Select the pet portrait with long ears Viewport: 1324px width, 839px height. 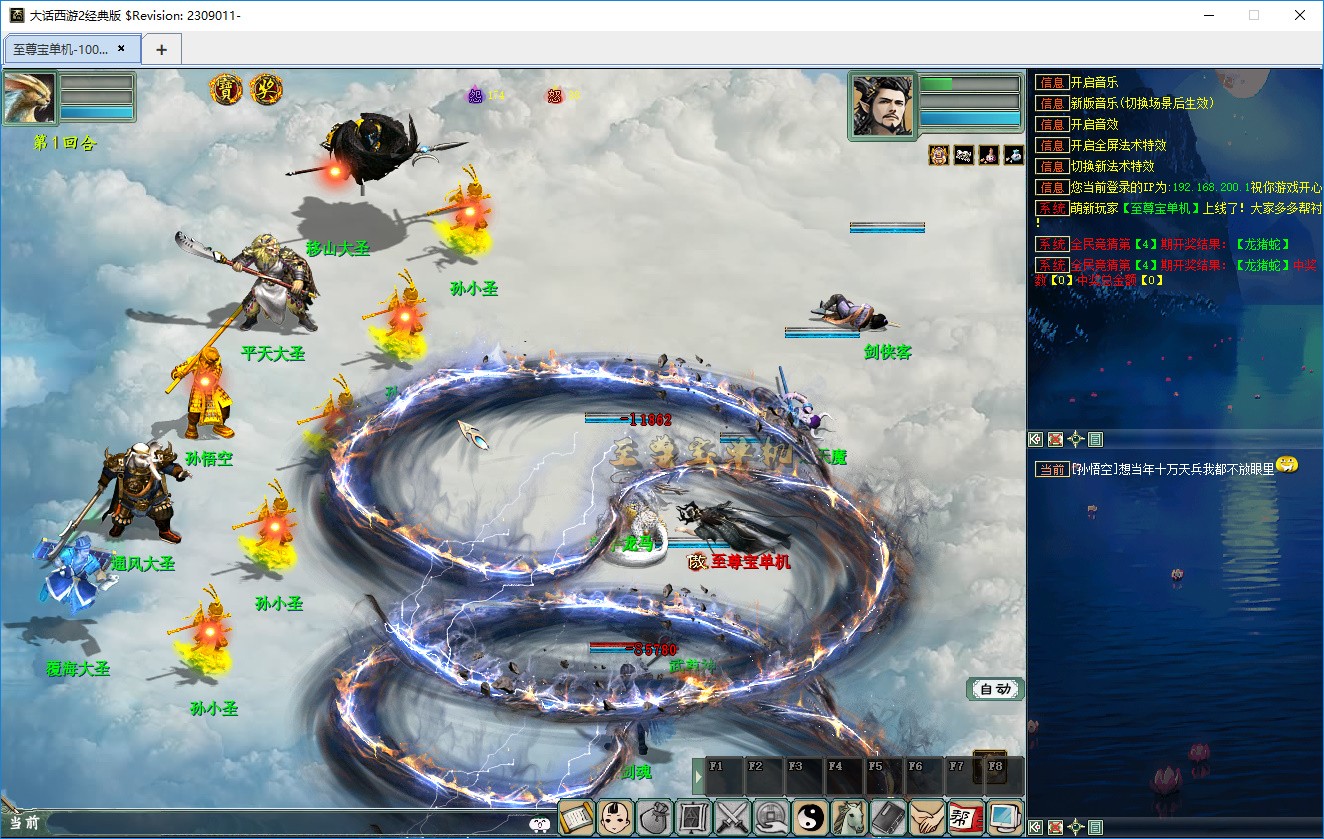29,98
